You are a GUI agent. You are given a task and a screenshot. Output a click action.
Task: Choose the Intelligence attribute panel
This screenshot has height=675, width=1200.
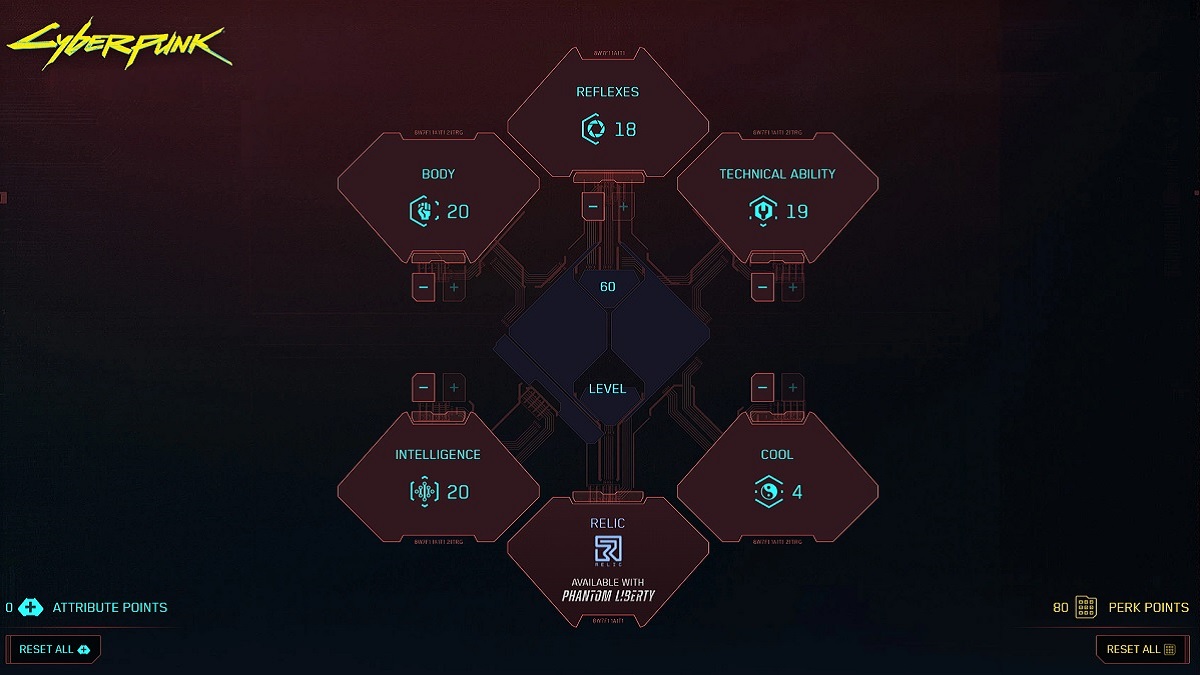pos(438,475)
